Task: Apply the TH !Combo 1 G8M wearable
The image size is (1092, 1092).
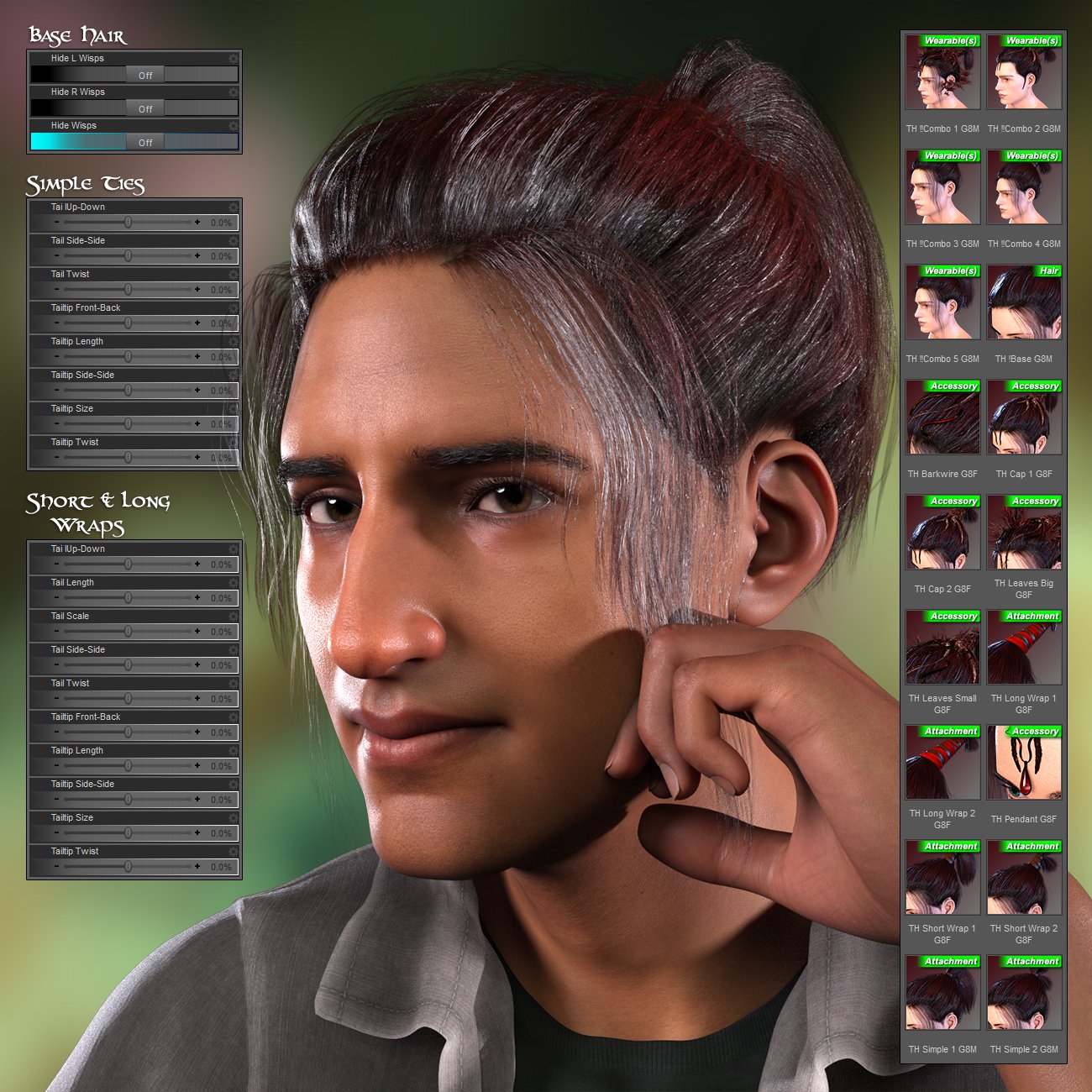Action: click(x=942, y=71)
